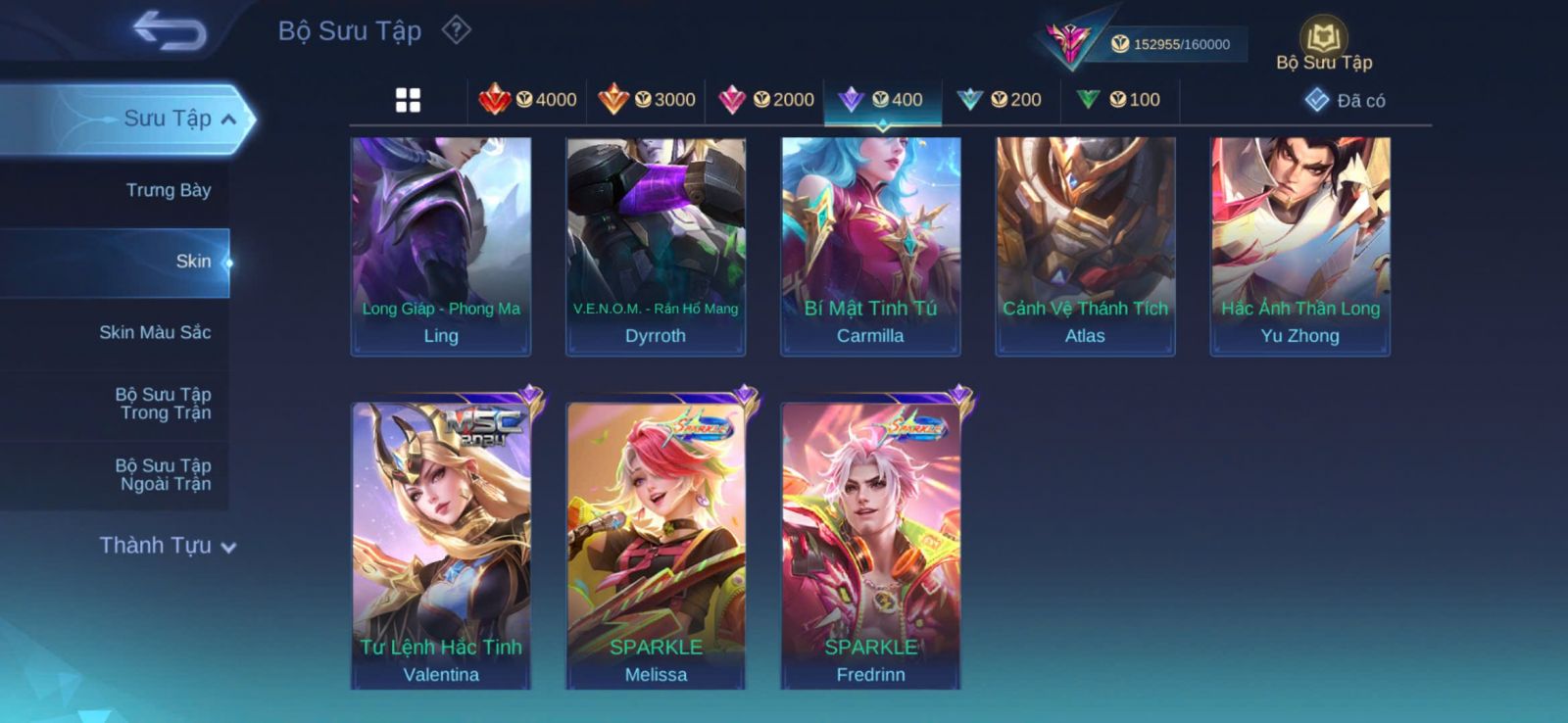
Task: Select Ling's Long Giáp - Phong Ma skin
Action: (441, 245)
